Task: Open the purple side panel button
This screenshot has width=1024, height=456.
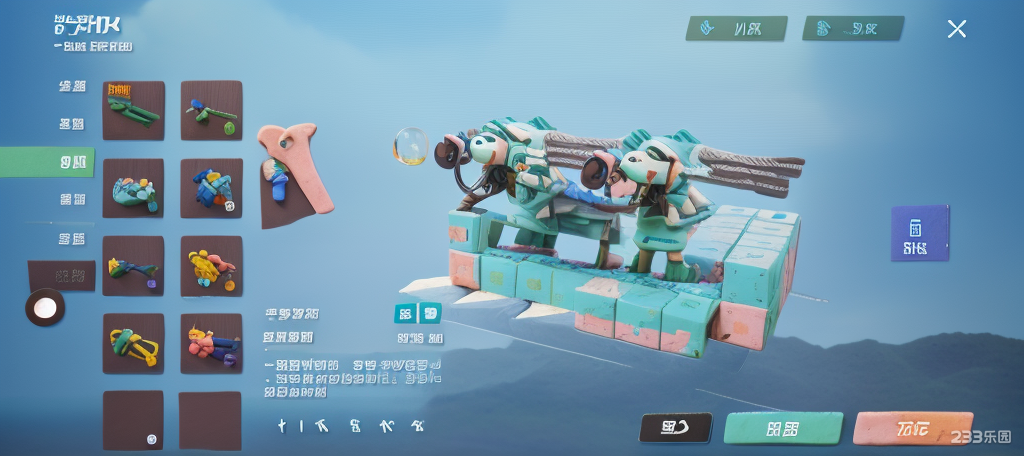Action: (919, 234)
